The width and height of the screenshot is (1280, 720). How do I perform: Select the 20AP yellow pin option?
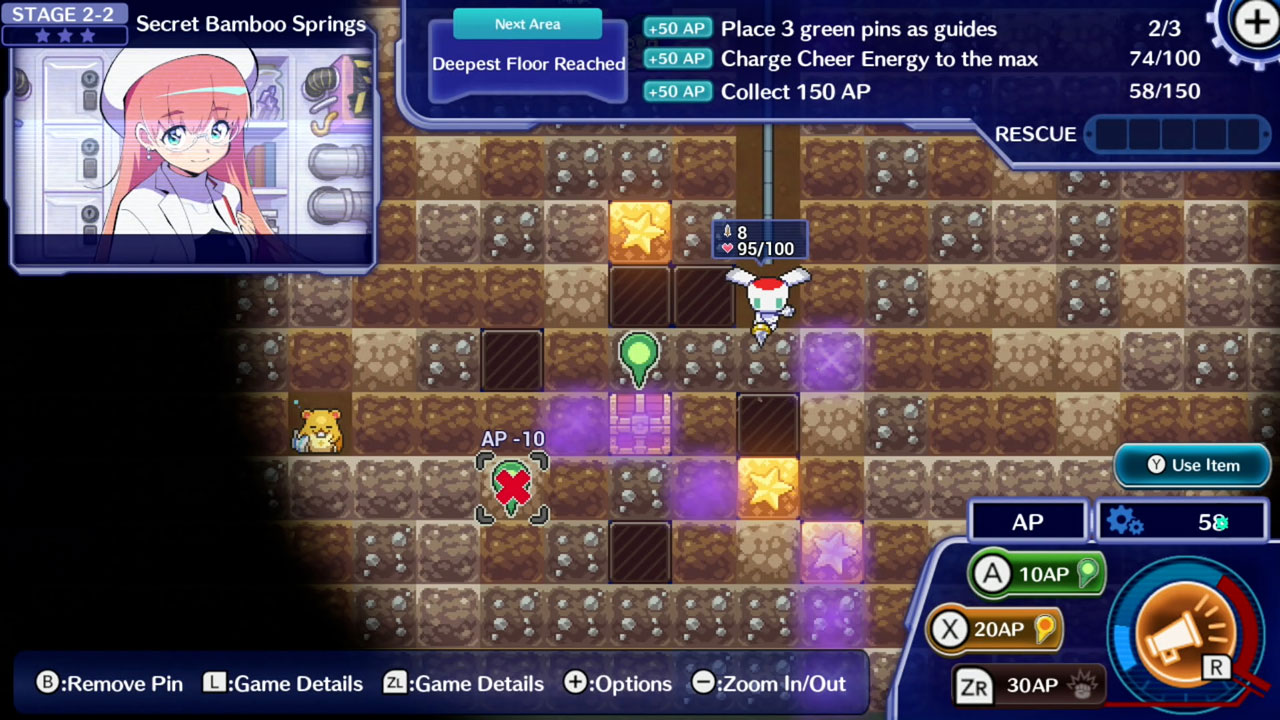coord(993,629)
